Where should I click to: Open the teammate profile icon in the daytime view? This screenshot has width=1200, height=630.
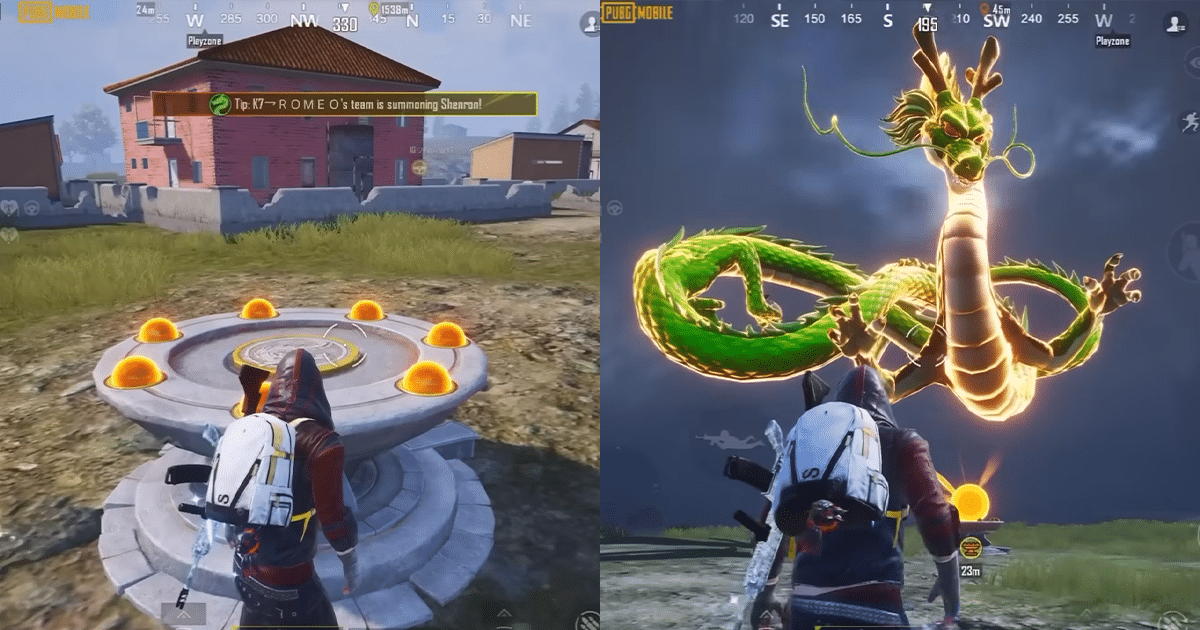tap(589, 25)
